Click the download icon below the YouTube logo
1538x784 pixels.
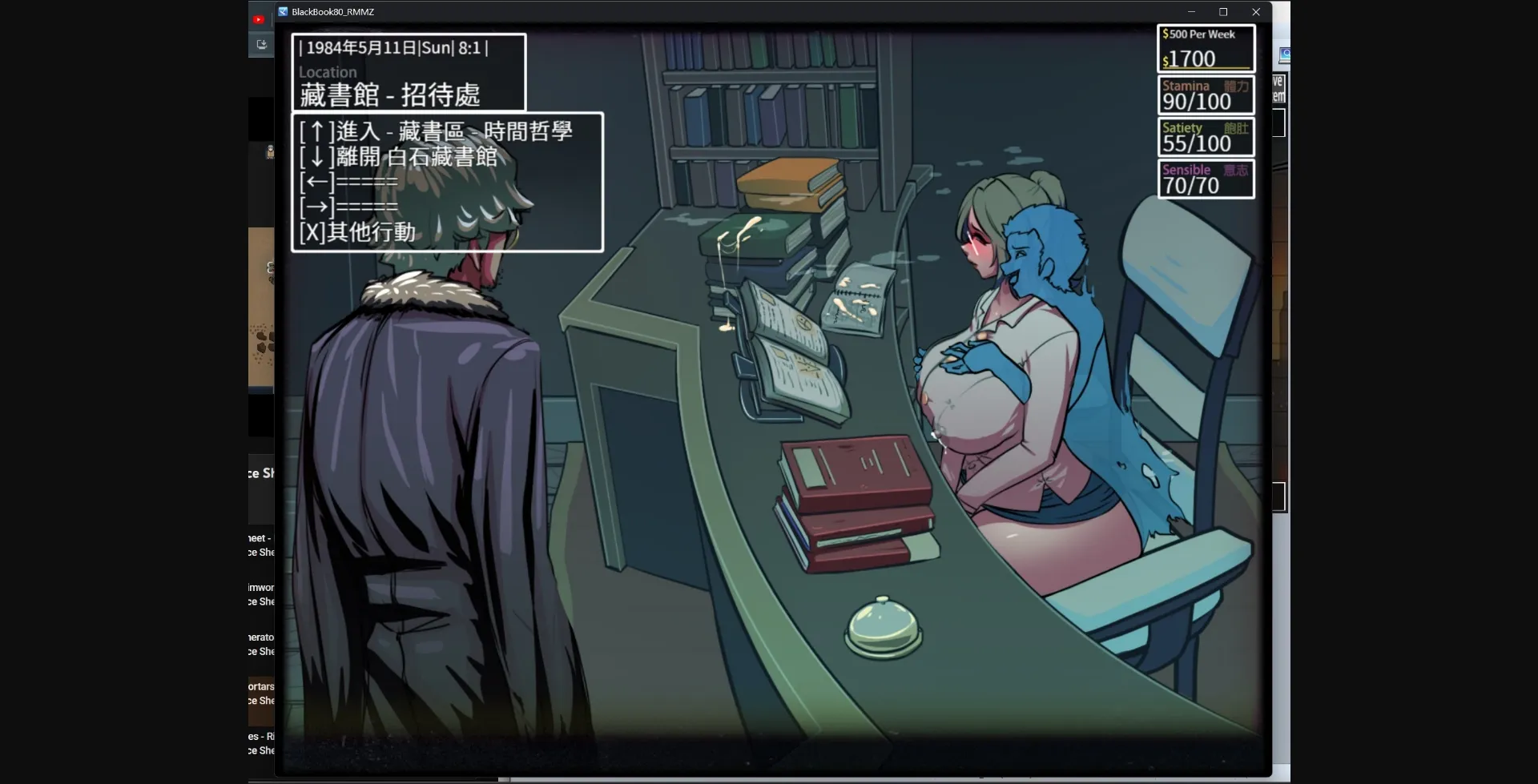click(x=261, y=44)
